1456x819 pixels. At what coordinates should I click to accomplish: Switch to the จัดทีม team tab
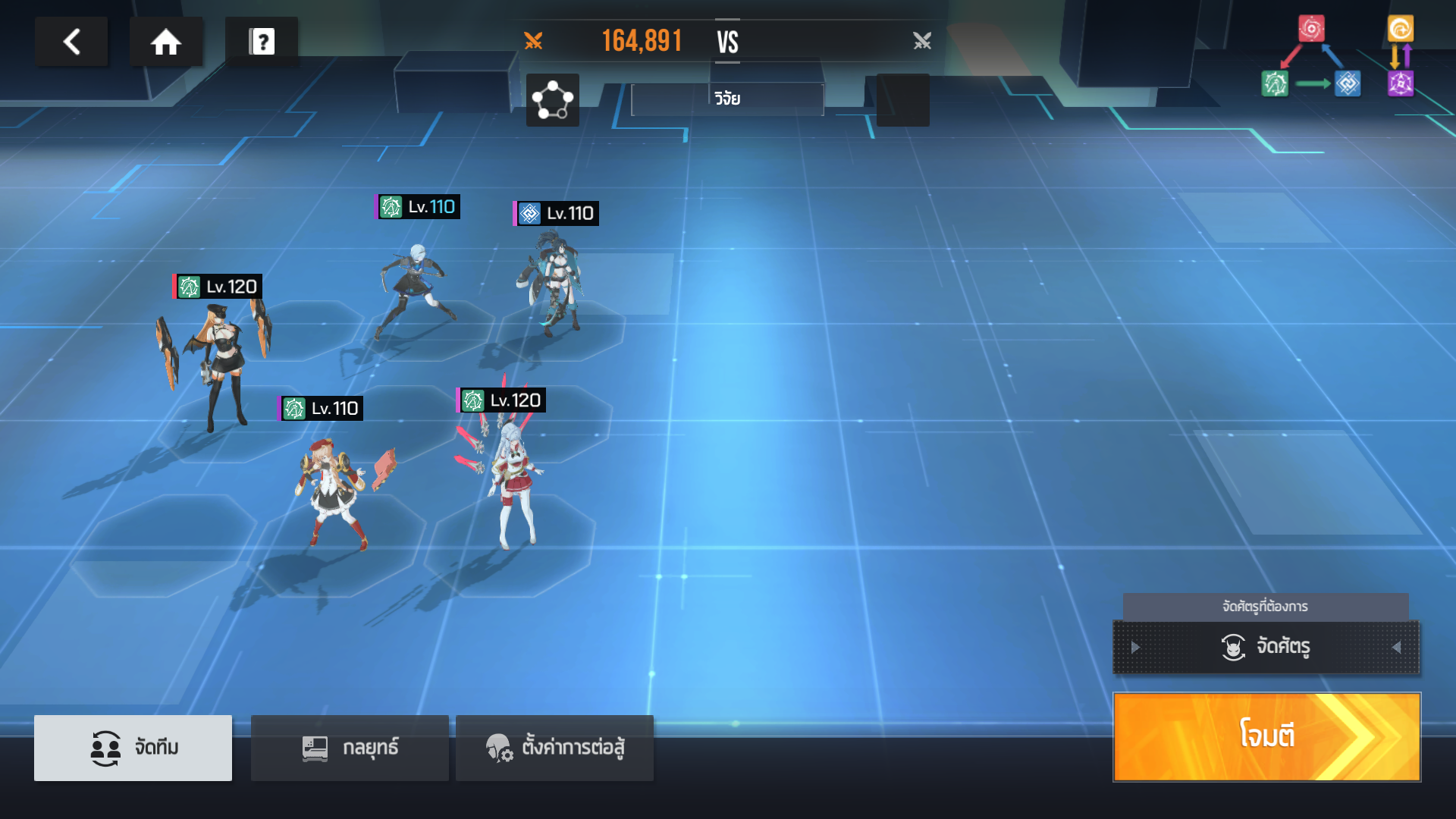(x=133, y=748)
